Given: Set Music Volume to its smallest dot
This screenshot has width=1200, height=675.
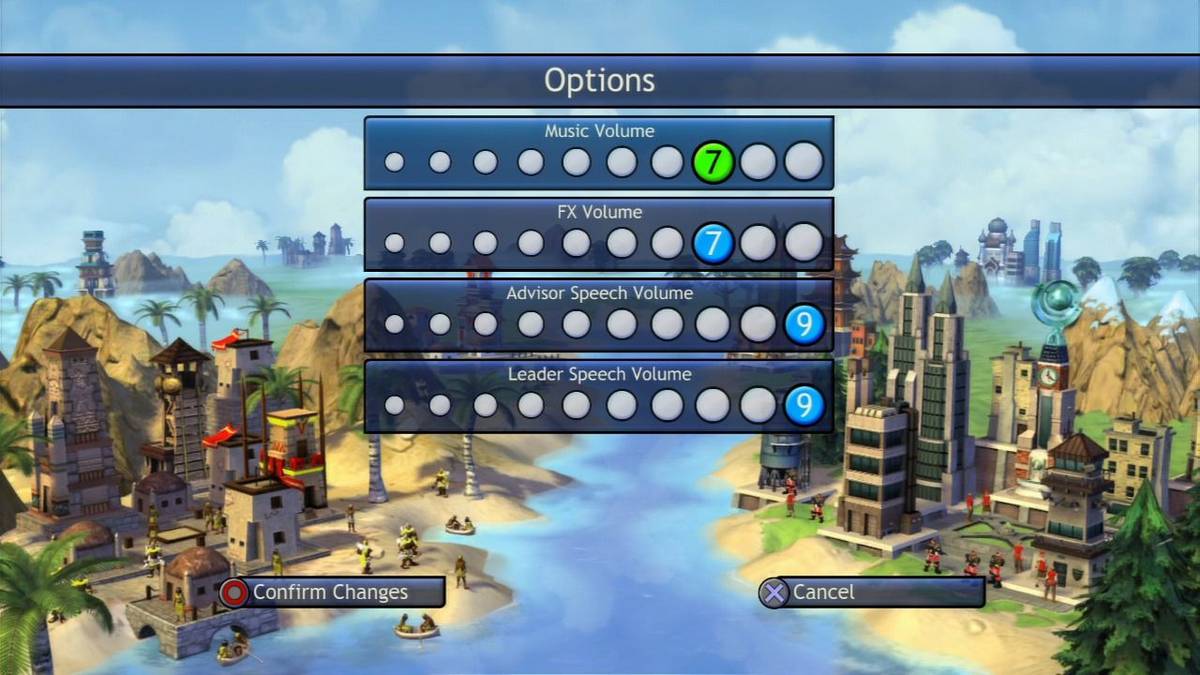Looking at the screenshot, I should [395, 162].
